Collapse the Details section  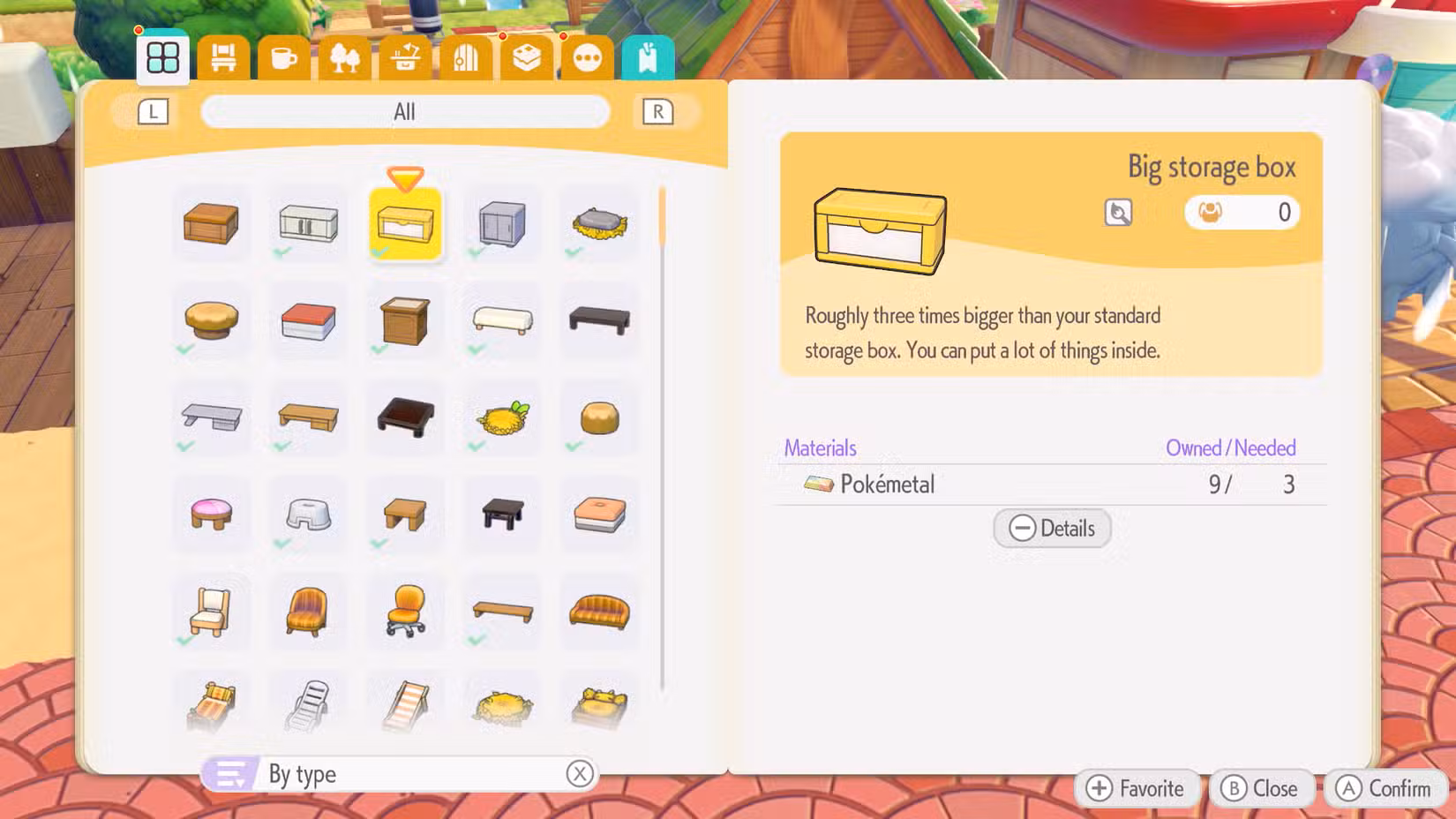coord(1051,528)
